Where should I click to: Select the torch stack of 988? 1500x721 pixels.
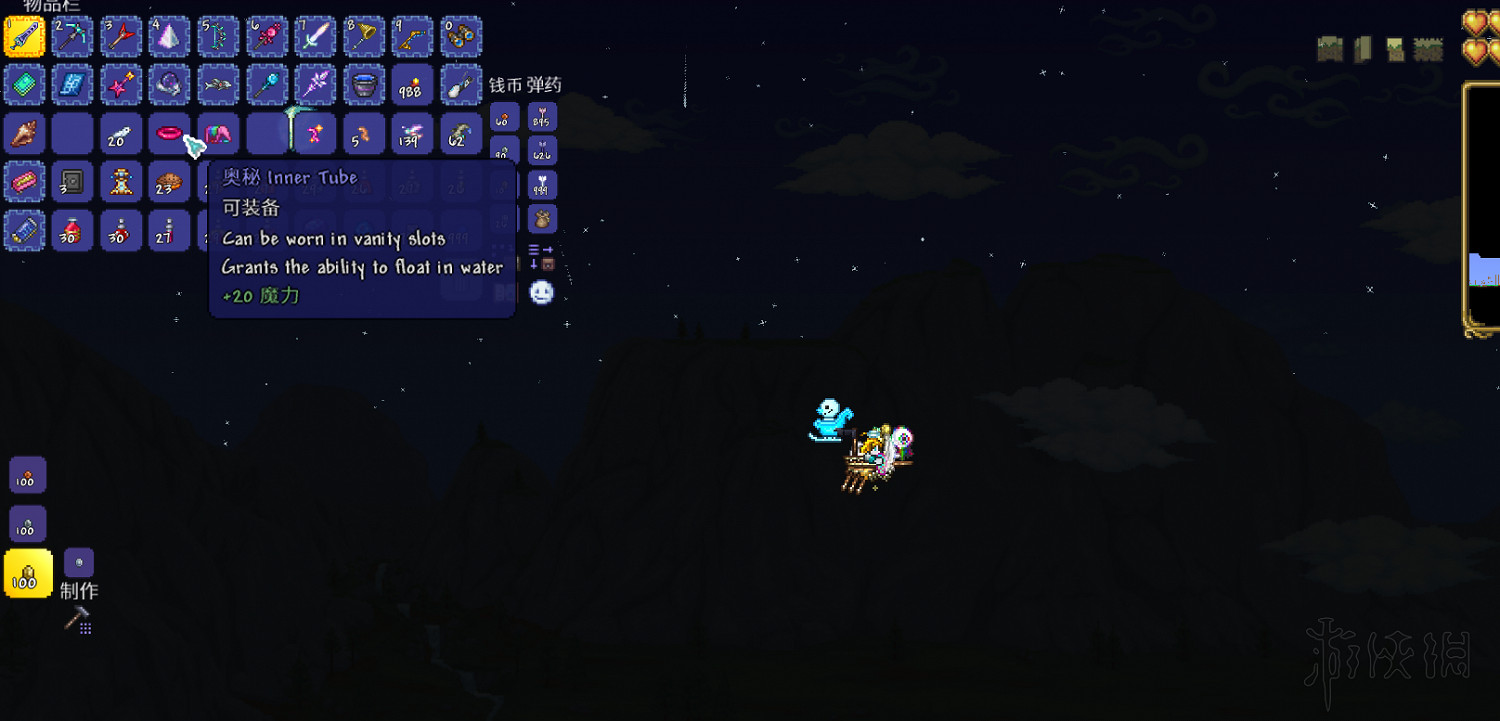(x=411, y=85)
